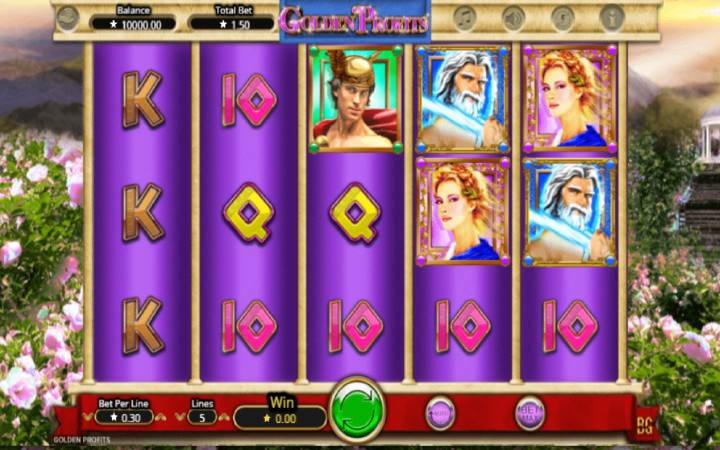Screen dimensions: 720x450
Task: Open the info paytable button
Action: point(611,18)
